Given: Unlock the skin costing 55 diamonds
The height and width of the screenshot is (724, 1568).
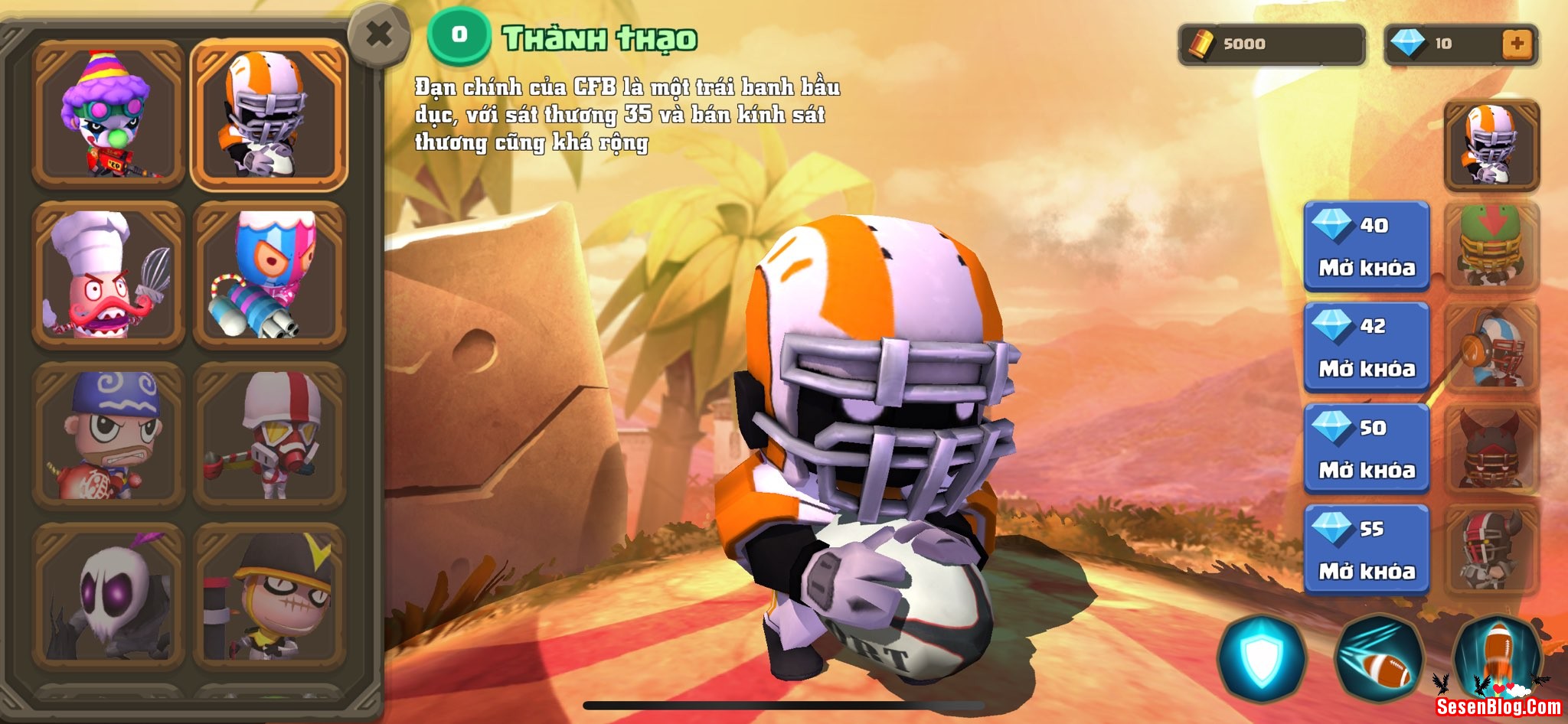Looking at the screenshot, I should [x=1367, y=550].
